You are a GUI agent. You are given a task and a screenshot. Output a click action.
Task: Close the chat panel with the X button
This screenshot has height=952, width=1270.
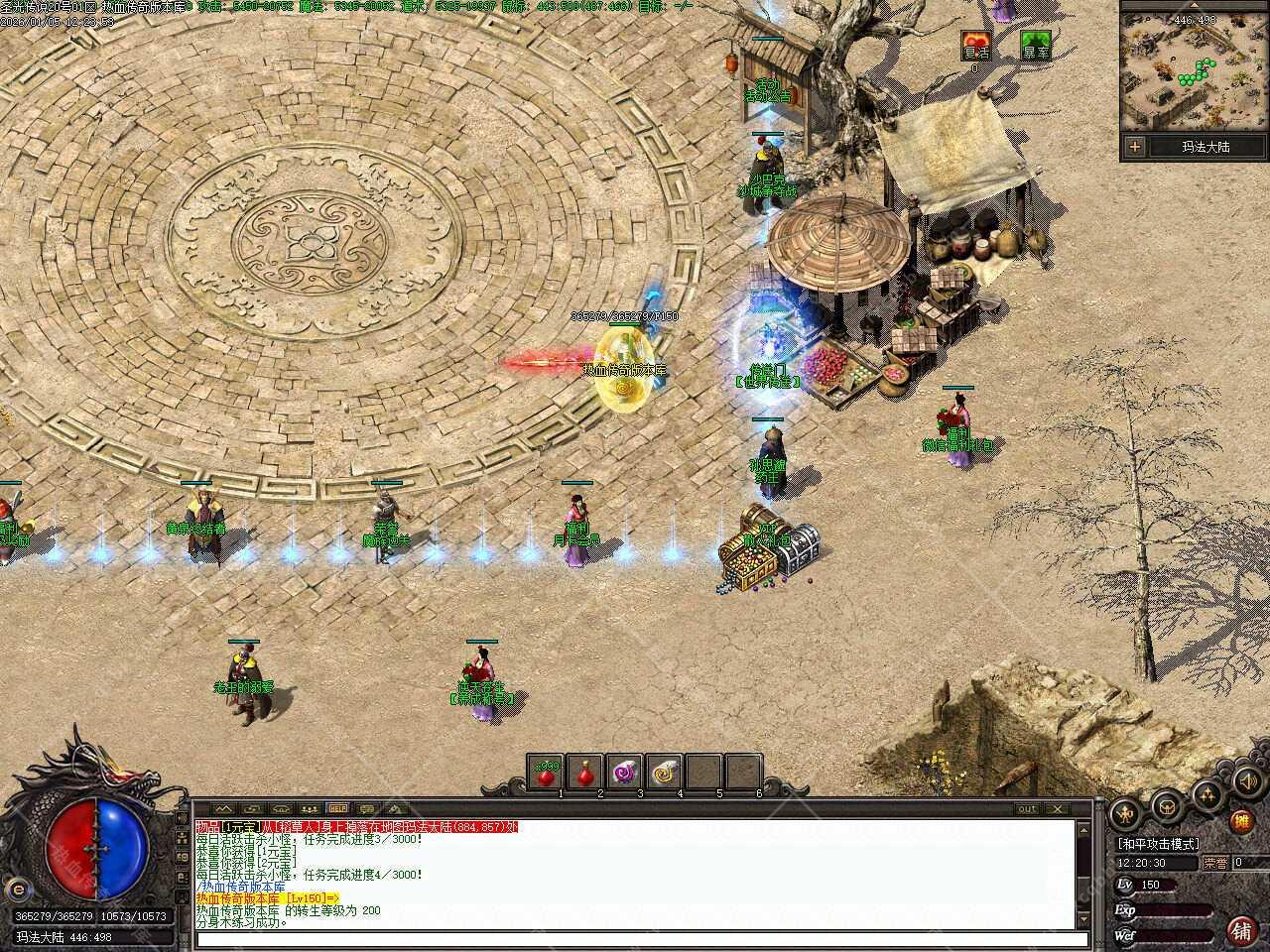click(1056, 809)
